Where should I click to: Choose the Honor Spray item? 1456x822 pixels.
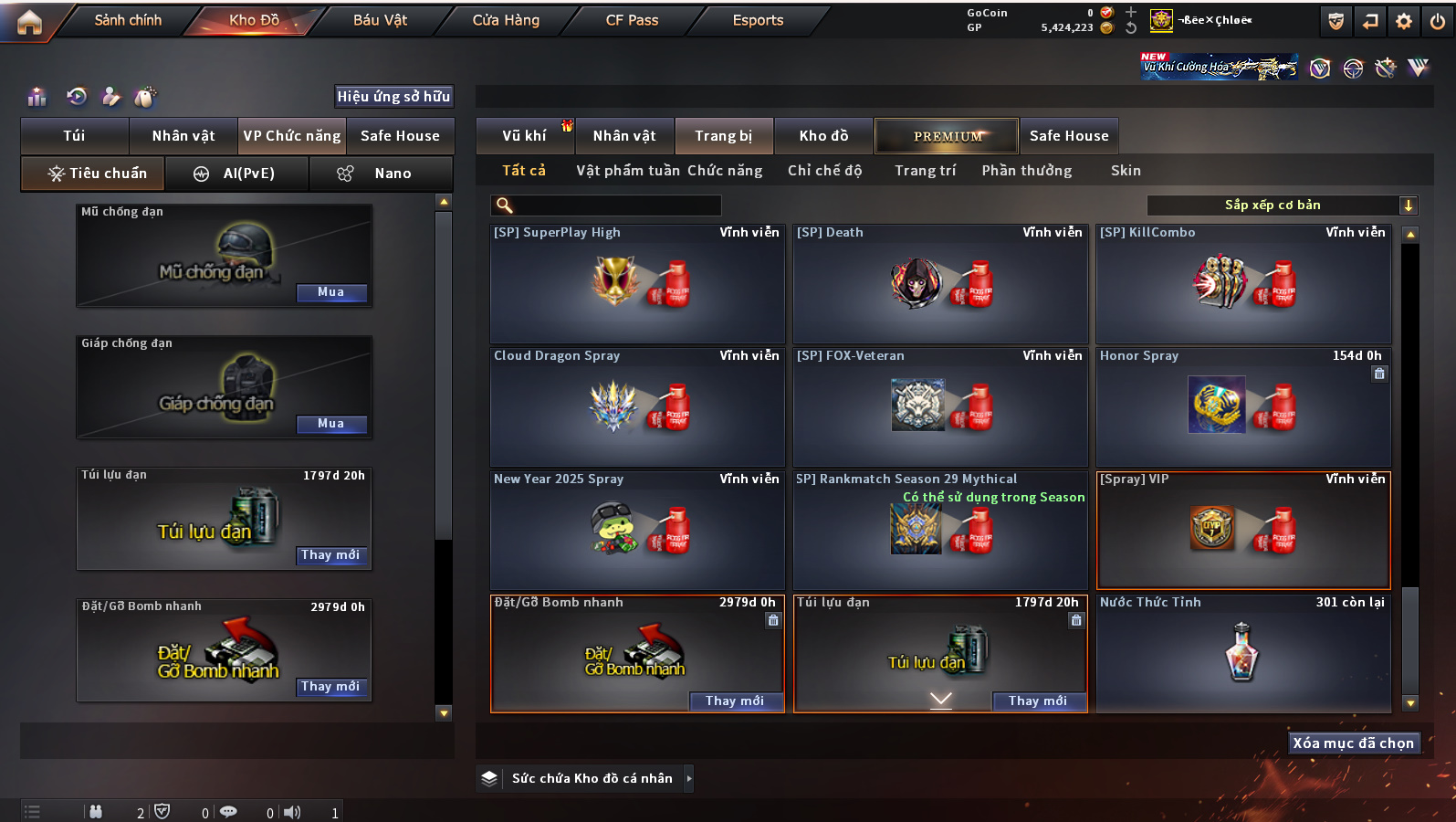click(1243, 406)
